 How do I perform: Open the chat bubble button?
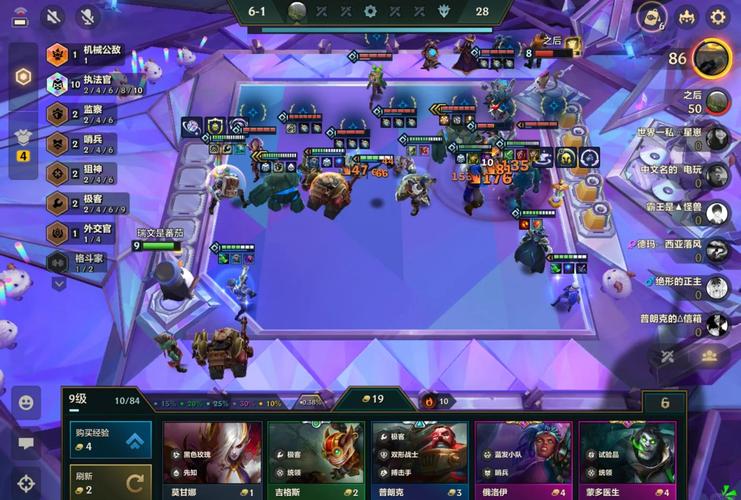click(26, 442)
